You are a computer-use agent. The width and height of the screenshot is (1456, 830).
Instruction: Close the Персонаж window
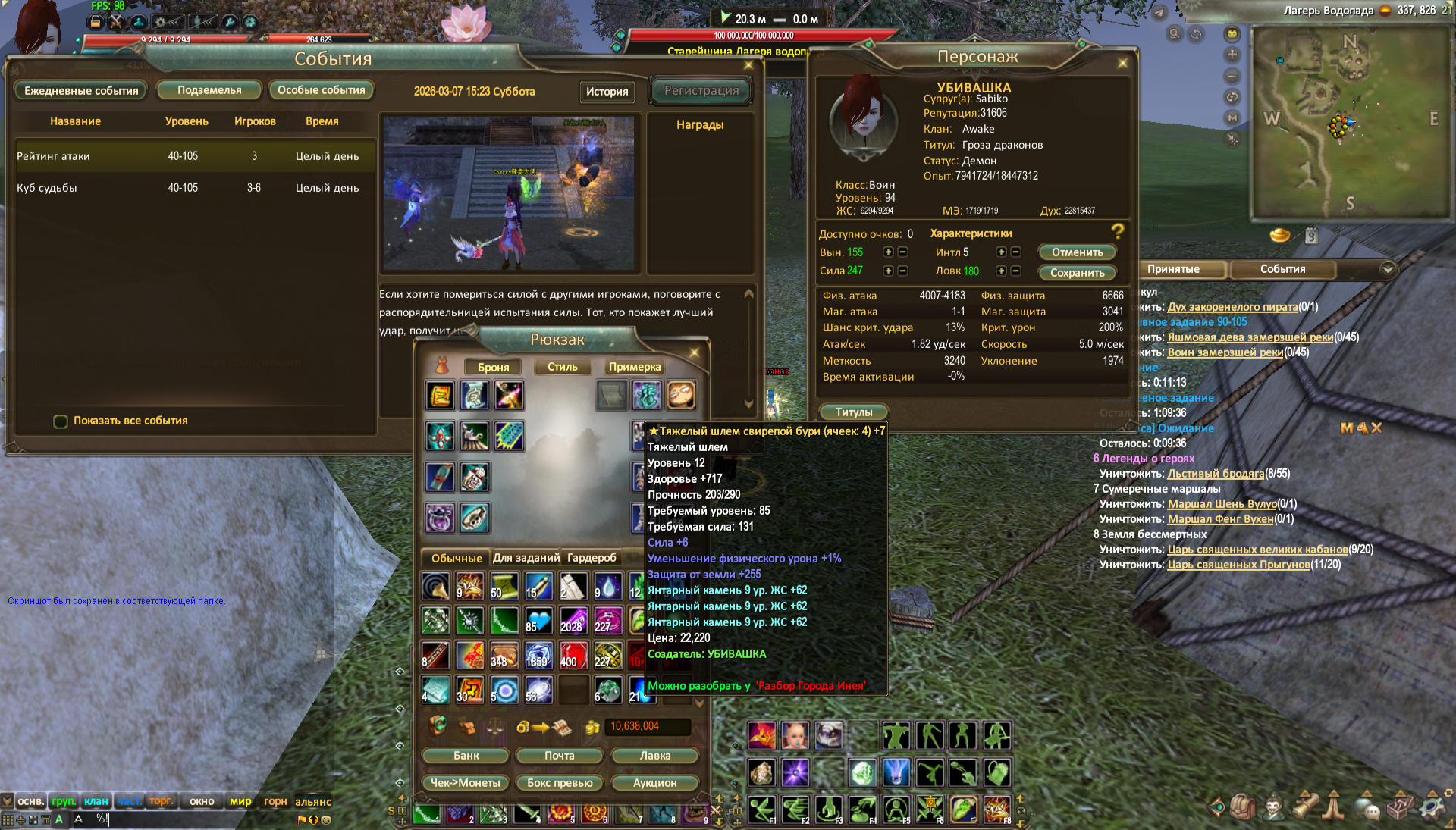point(1122,63)
